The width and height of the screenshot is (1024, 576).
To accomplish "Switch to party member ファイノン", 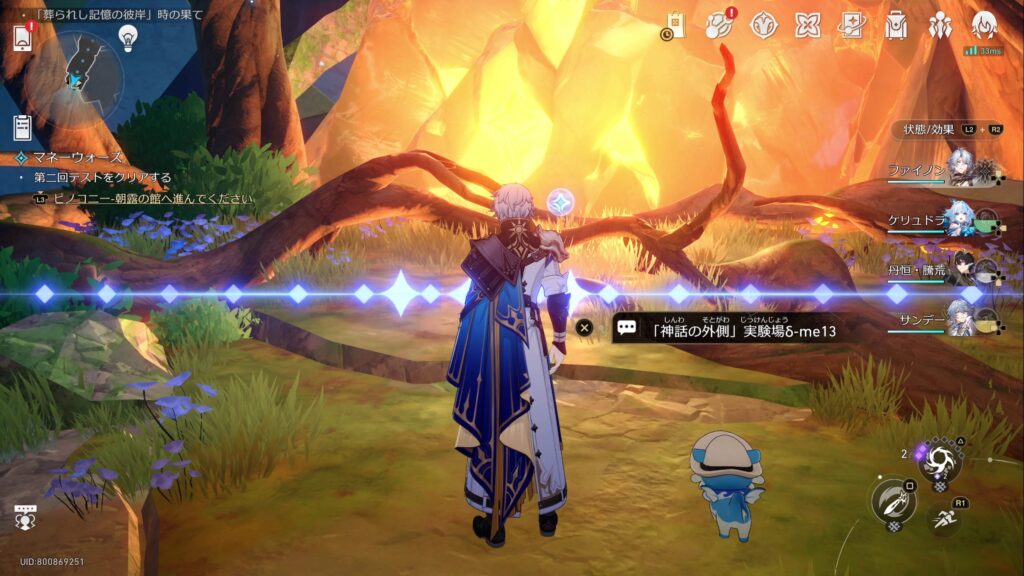I will (x=960, y=169).
